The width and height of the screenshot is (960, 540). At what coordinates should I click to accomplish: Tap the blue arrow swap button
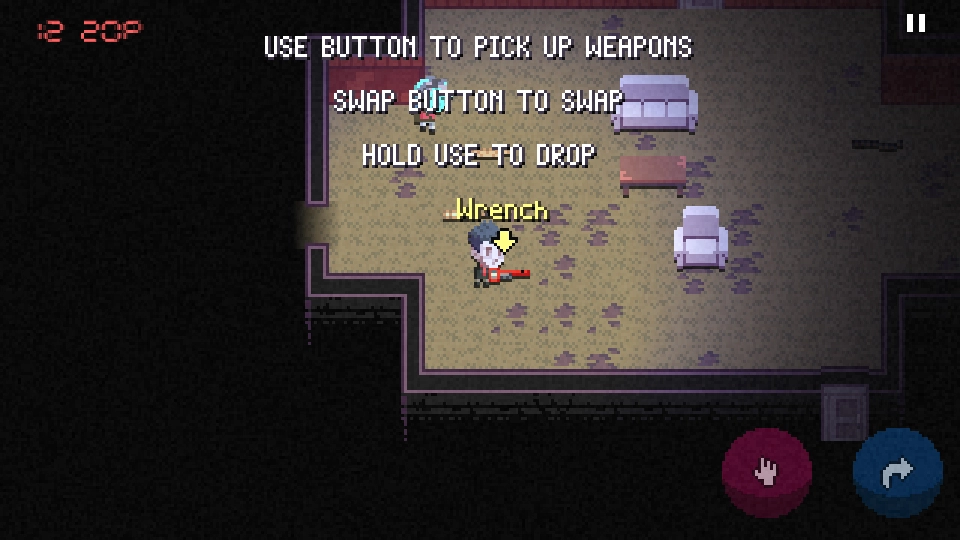[897, 472]
